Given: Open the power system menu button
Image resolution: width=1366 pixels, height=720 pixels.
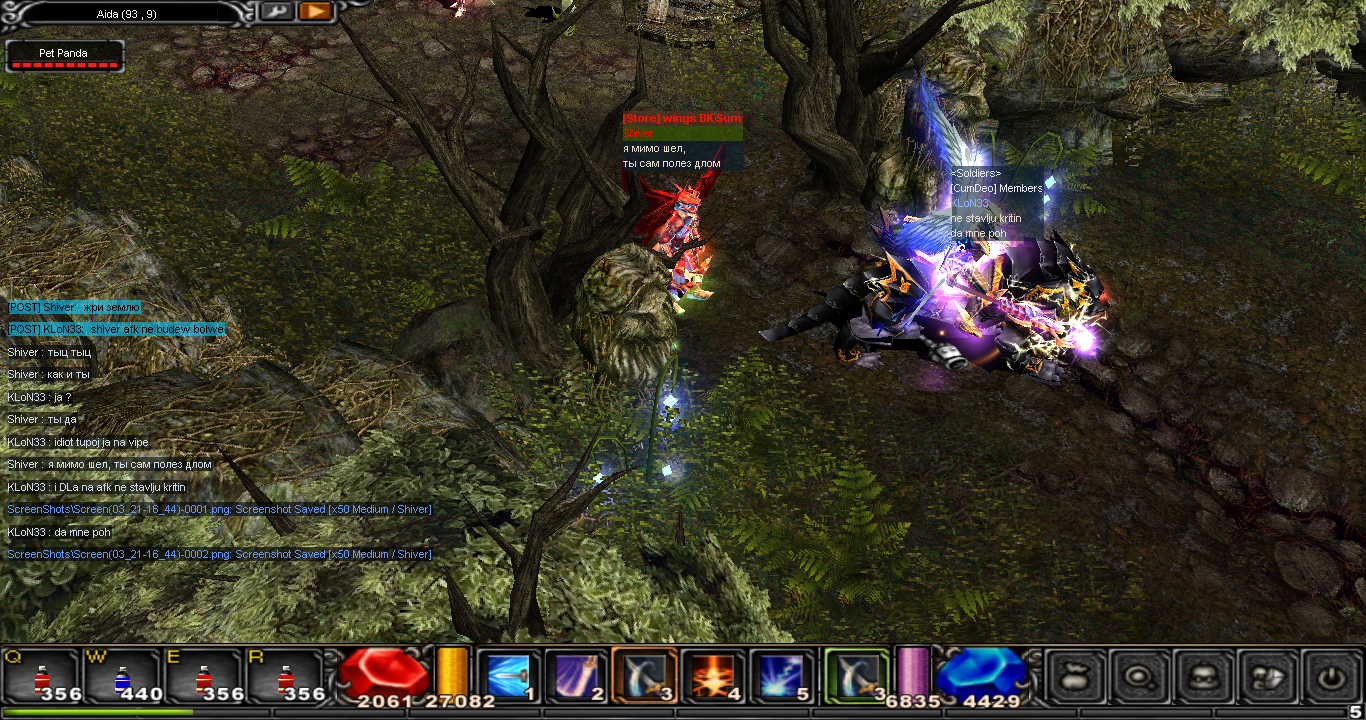Looking at the screenshot, I should [x=1330, y=678].
